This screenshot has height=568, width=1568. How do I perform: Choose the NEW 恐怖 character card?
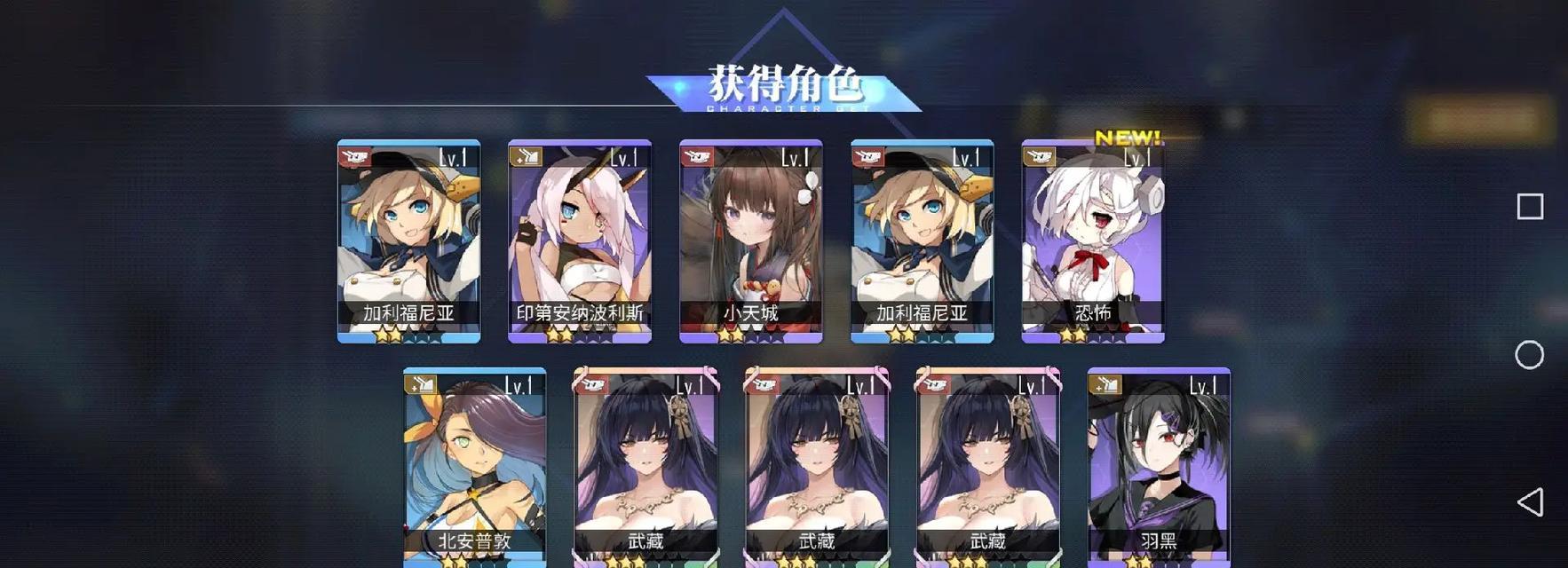(x=1093, y=241)
